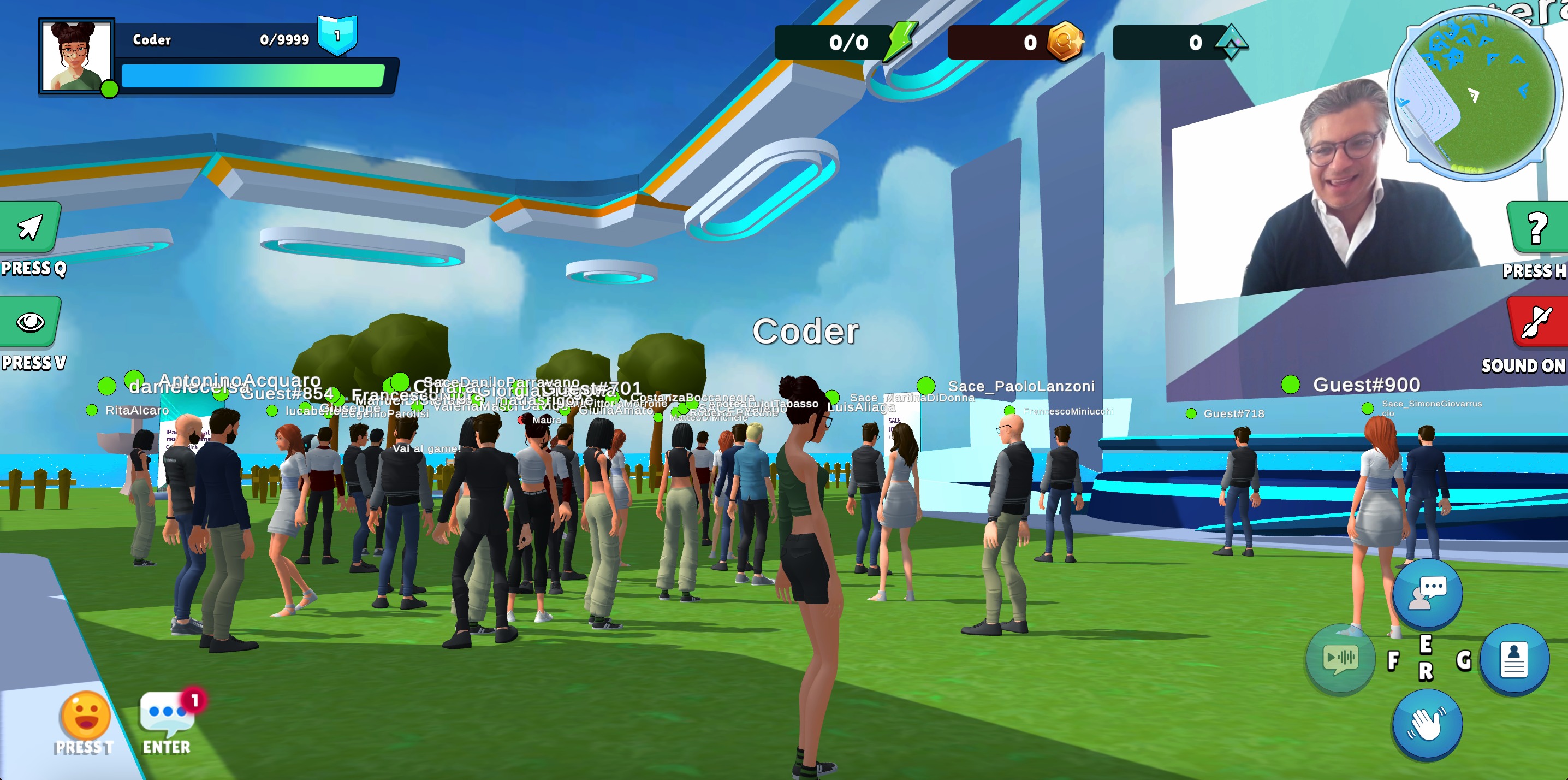The width and height of the screenshot is (1568, 780).
Task: Click the teal gem currency icon
Action: [x=1231, y=42]
